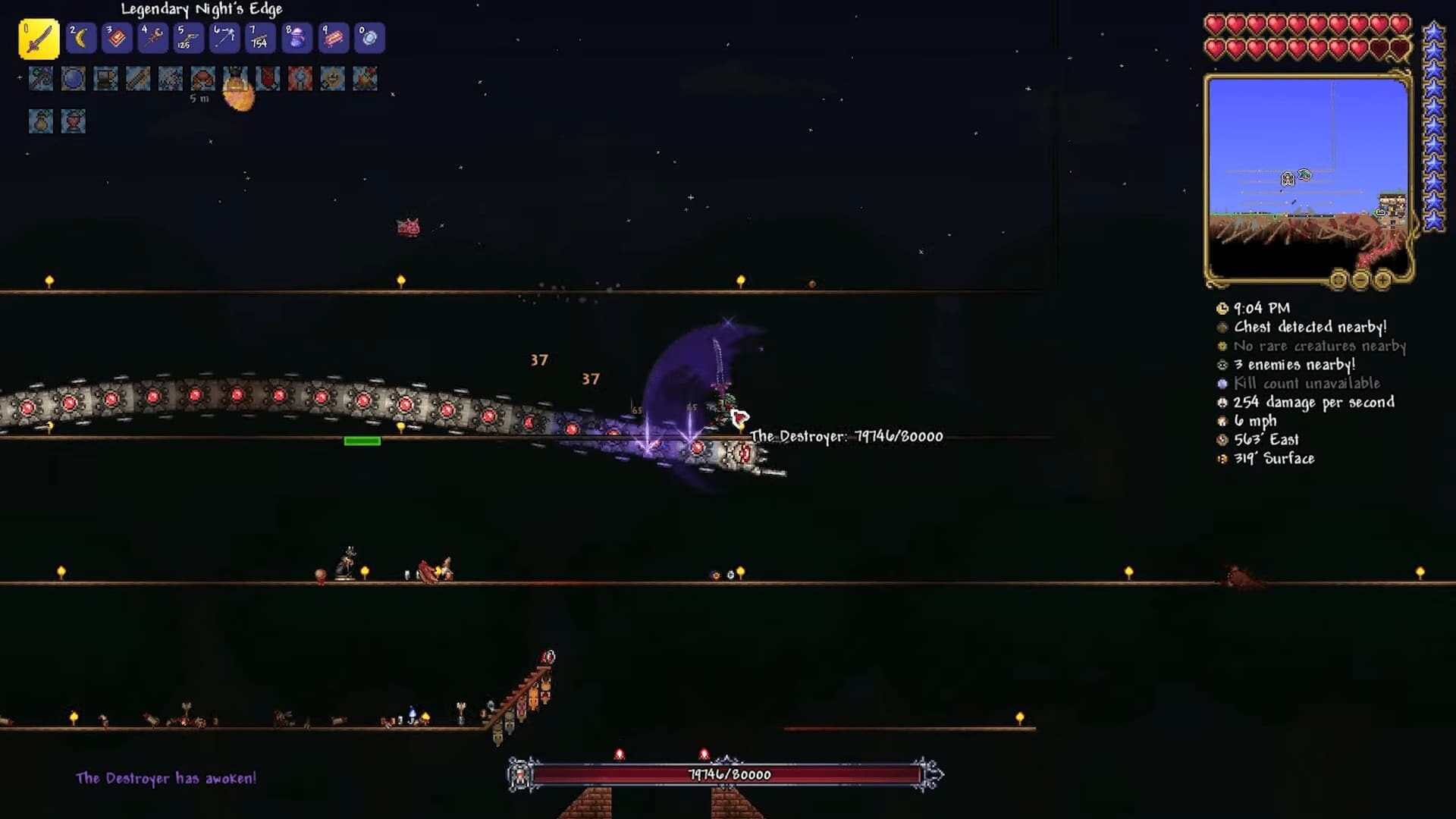Toggle the clock info line showing 9:04 PM

pos(1261,309)
